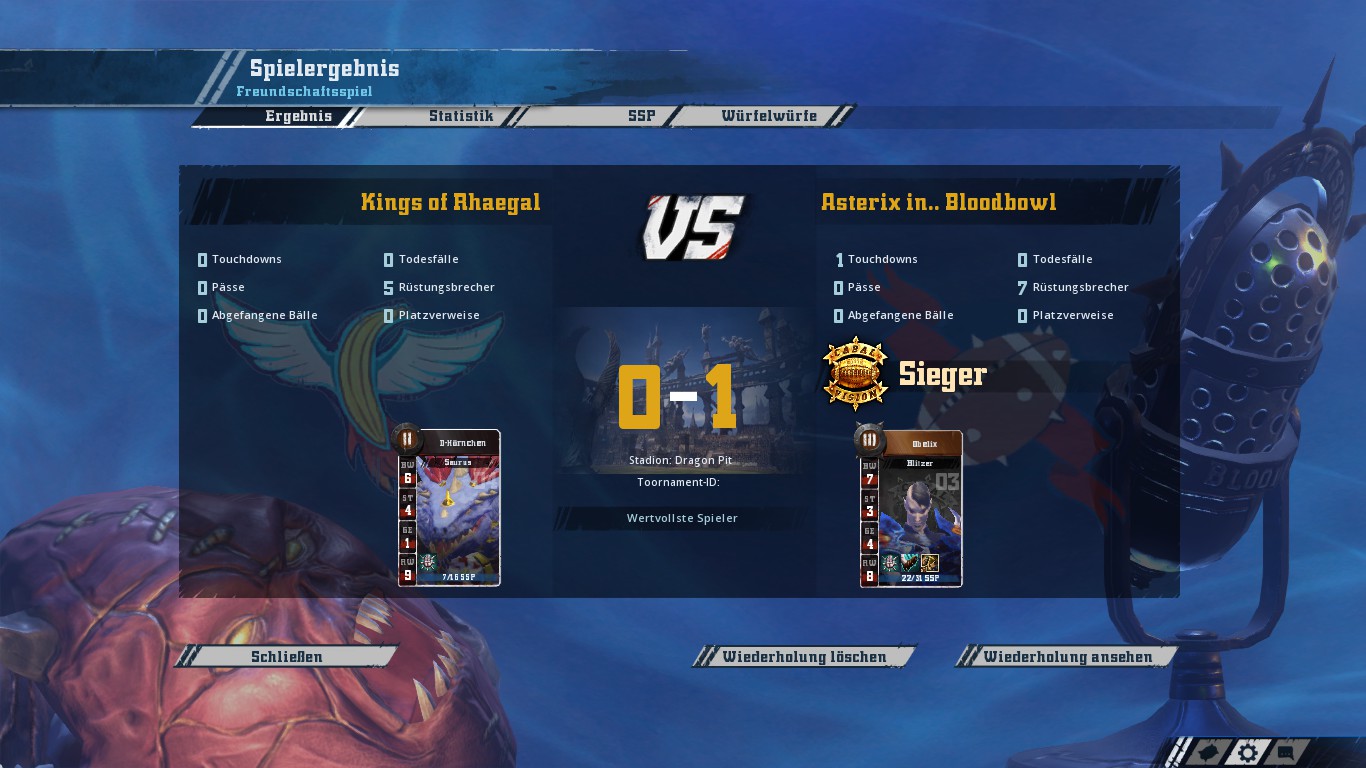Watch the replay via Wiederholung ansehen

click(x=1067, y=657)
